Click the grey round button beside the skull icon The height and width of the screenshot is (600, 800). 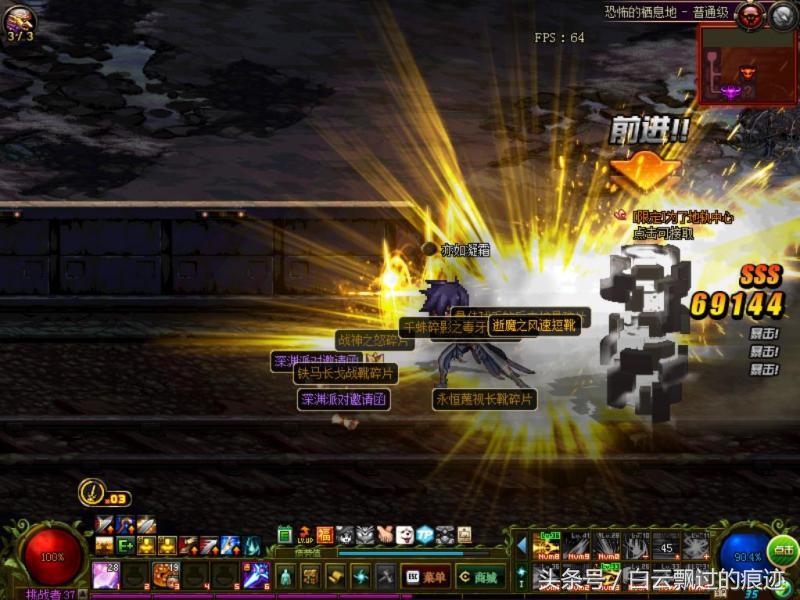tap(781, 14)
